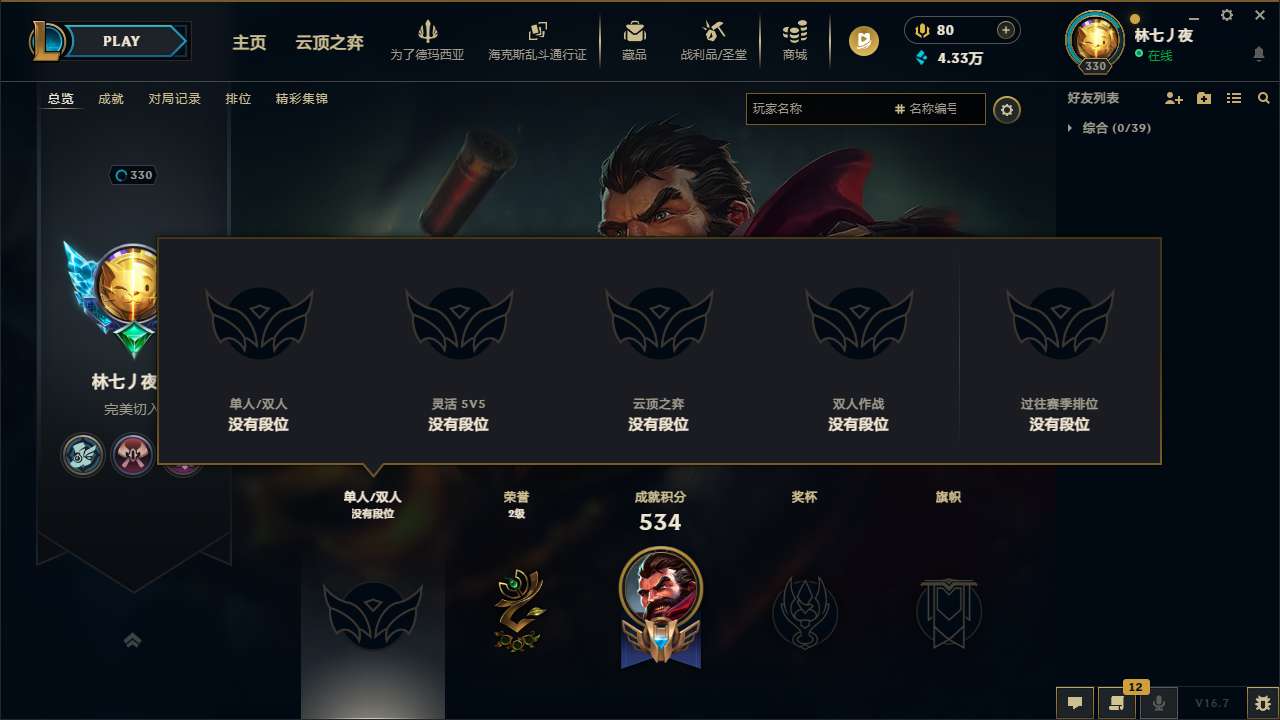Viewport: 1280px width, 720px height.
Task: Open the chat bubble panel
Action: click(x=1075, y=704)
